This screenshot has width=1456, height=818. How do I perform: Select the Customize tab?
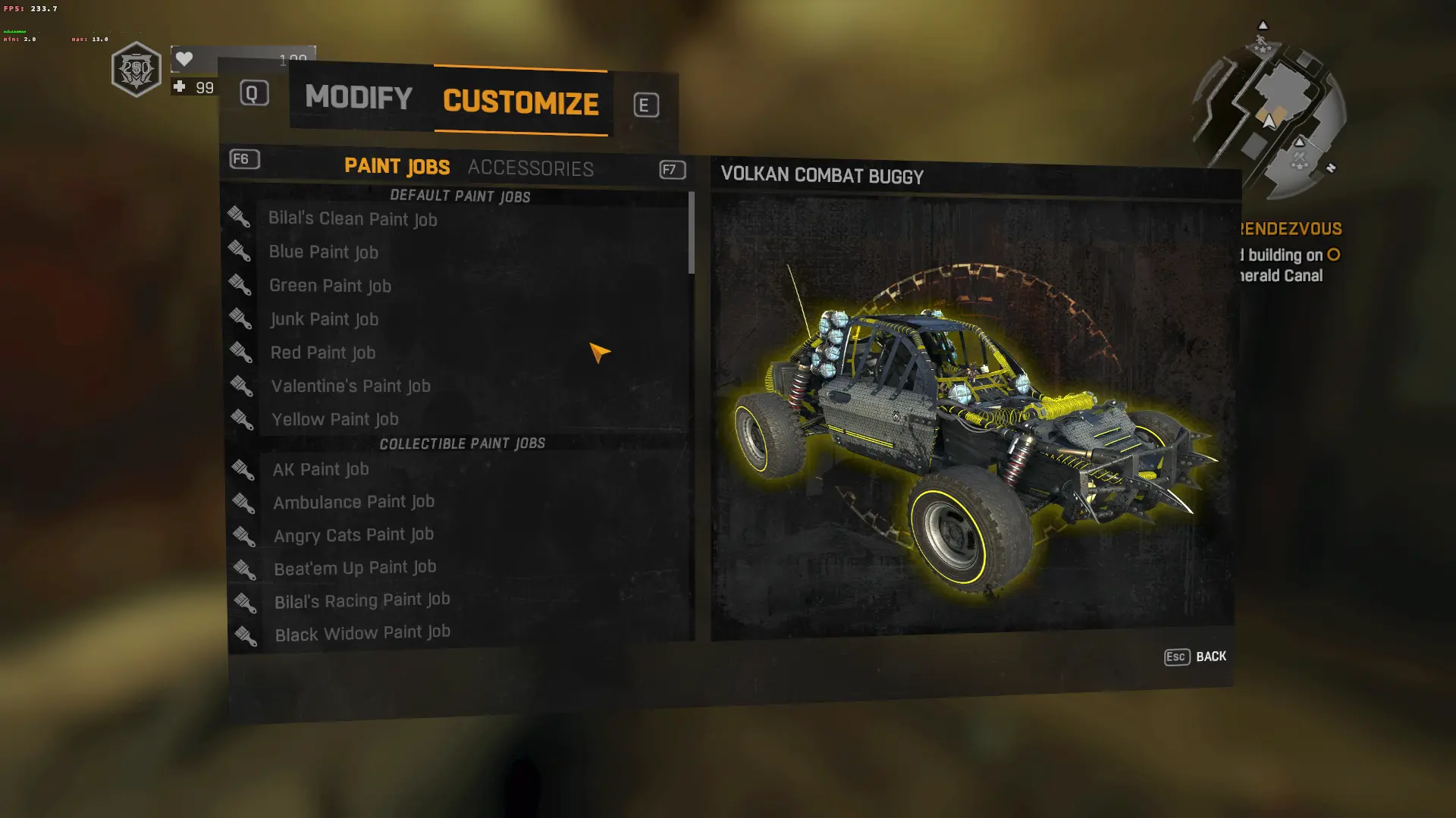tap(521, 102)
